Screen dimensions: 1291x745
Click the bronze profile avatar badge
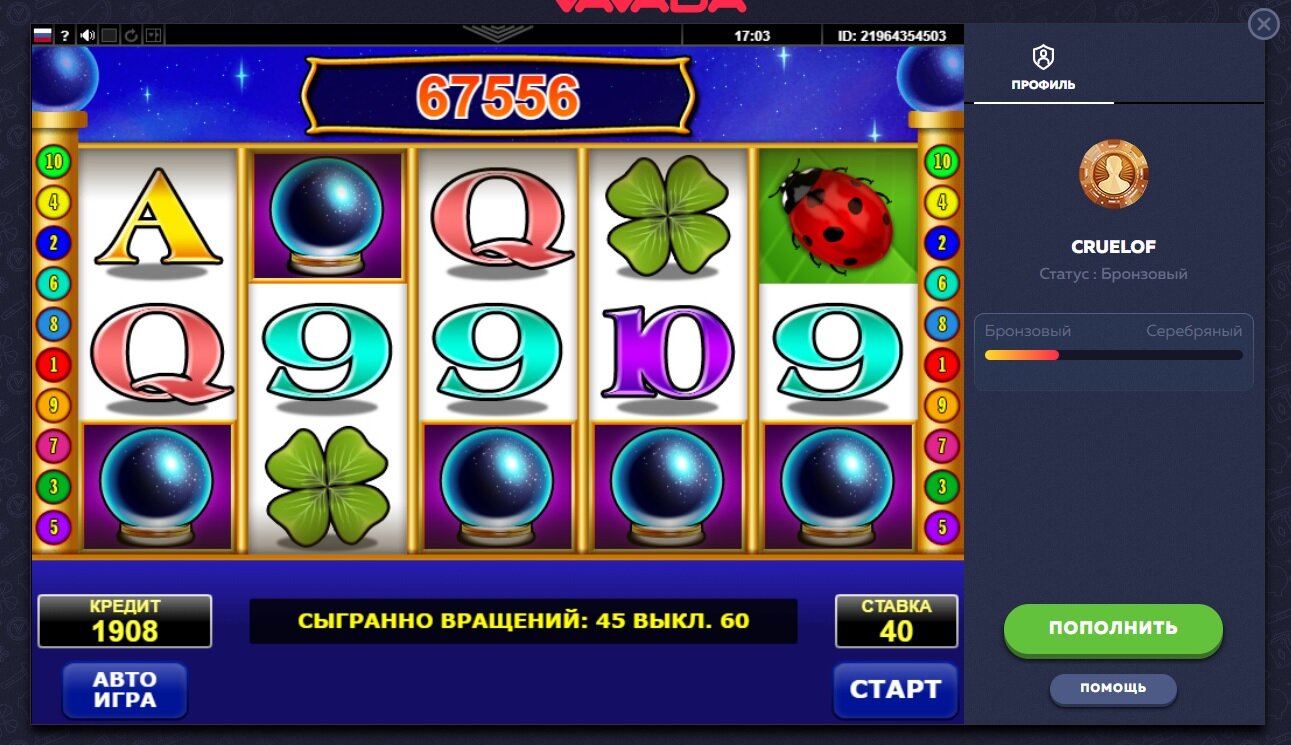(x=1113, y=174)
